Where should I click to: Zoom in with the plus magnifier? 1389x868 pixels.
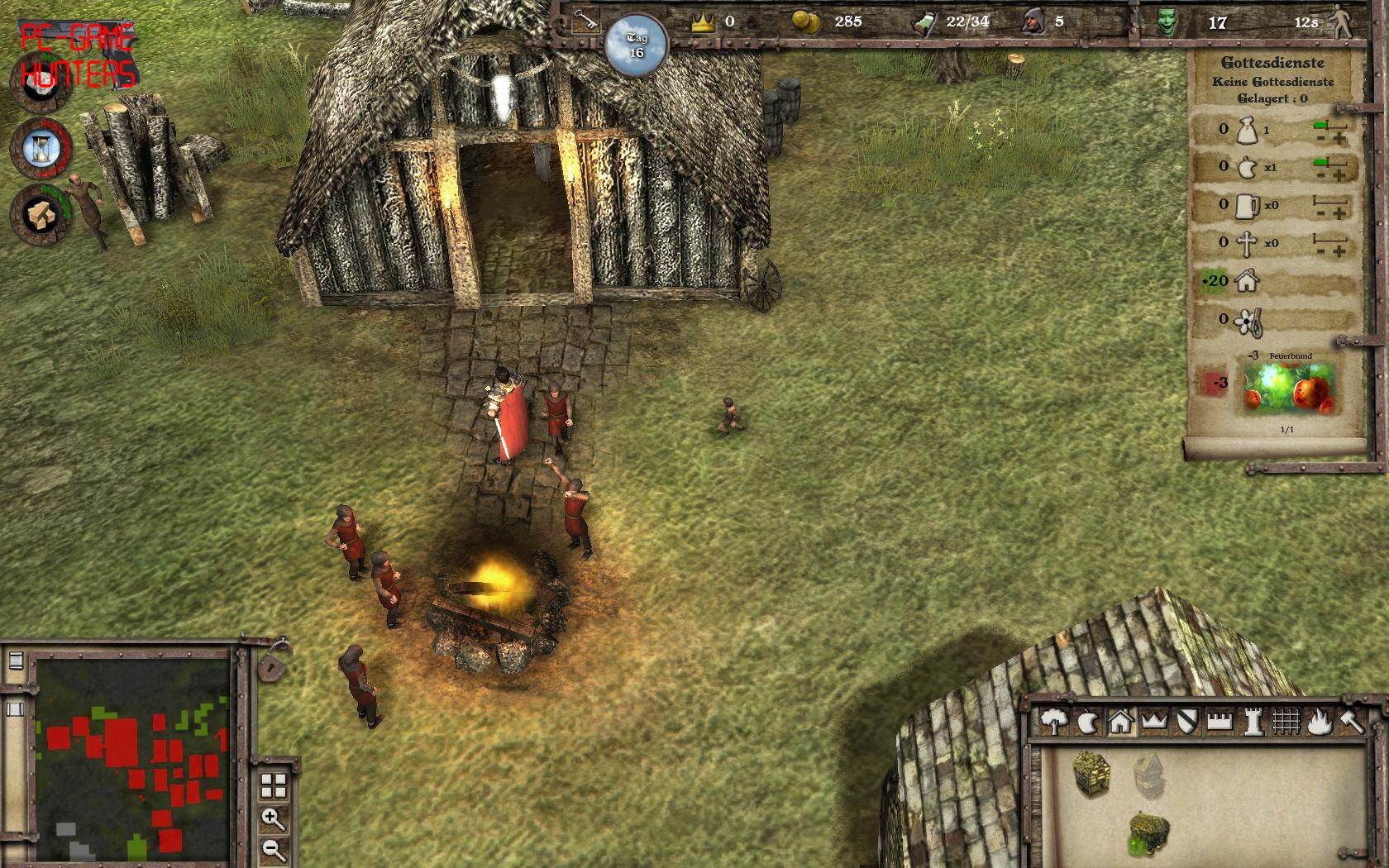click(273, 819)
